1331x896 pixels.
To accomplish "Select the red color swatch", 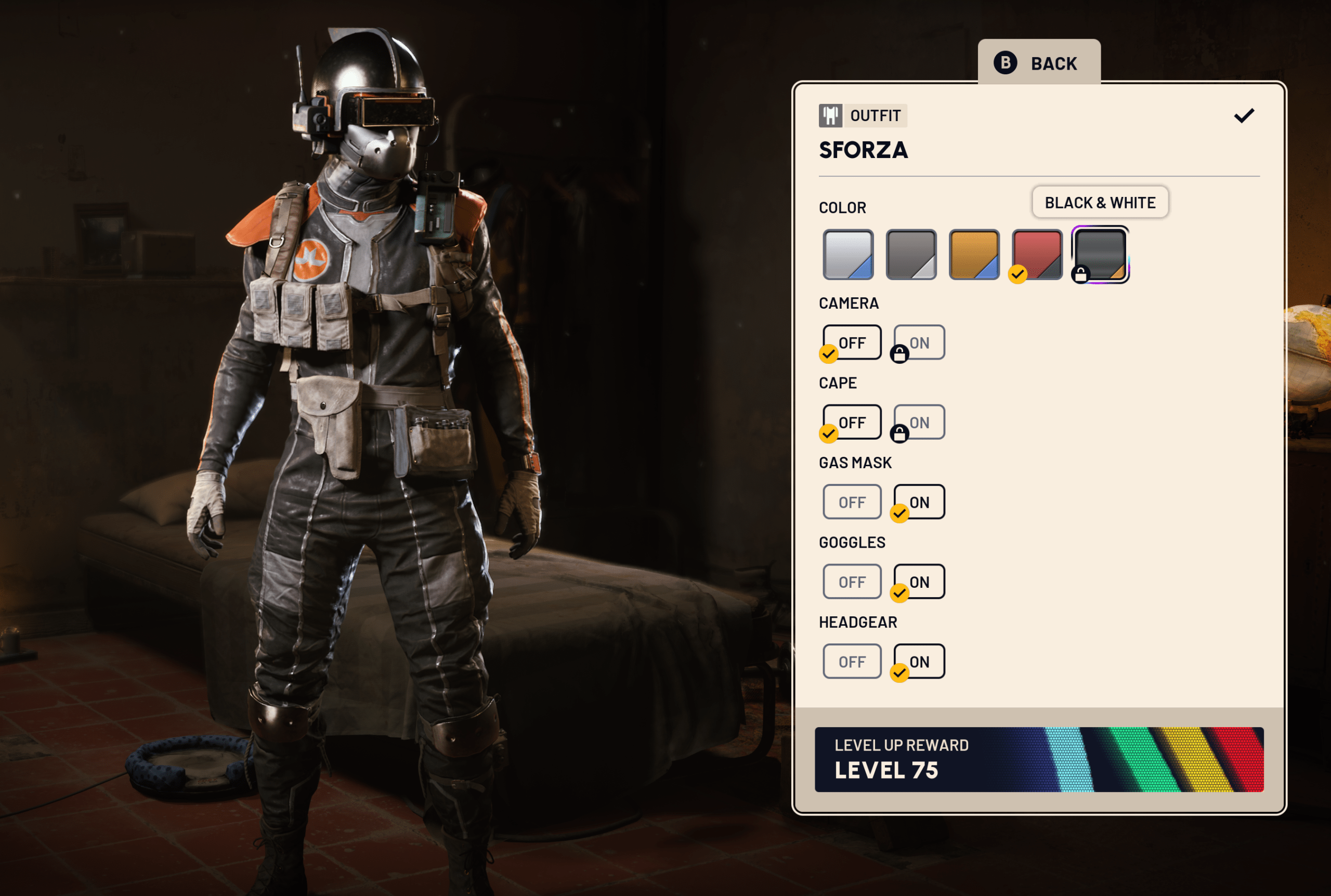I will [x=1037, y=255].
